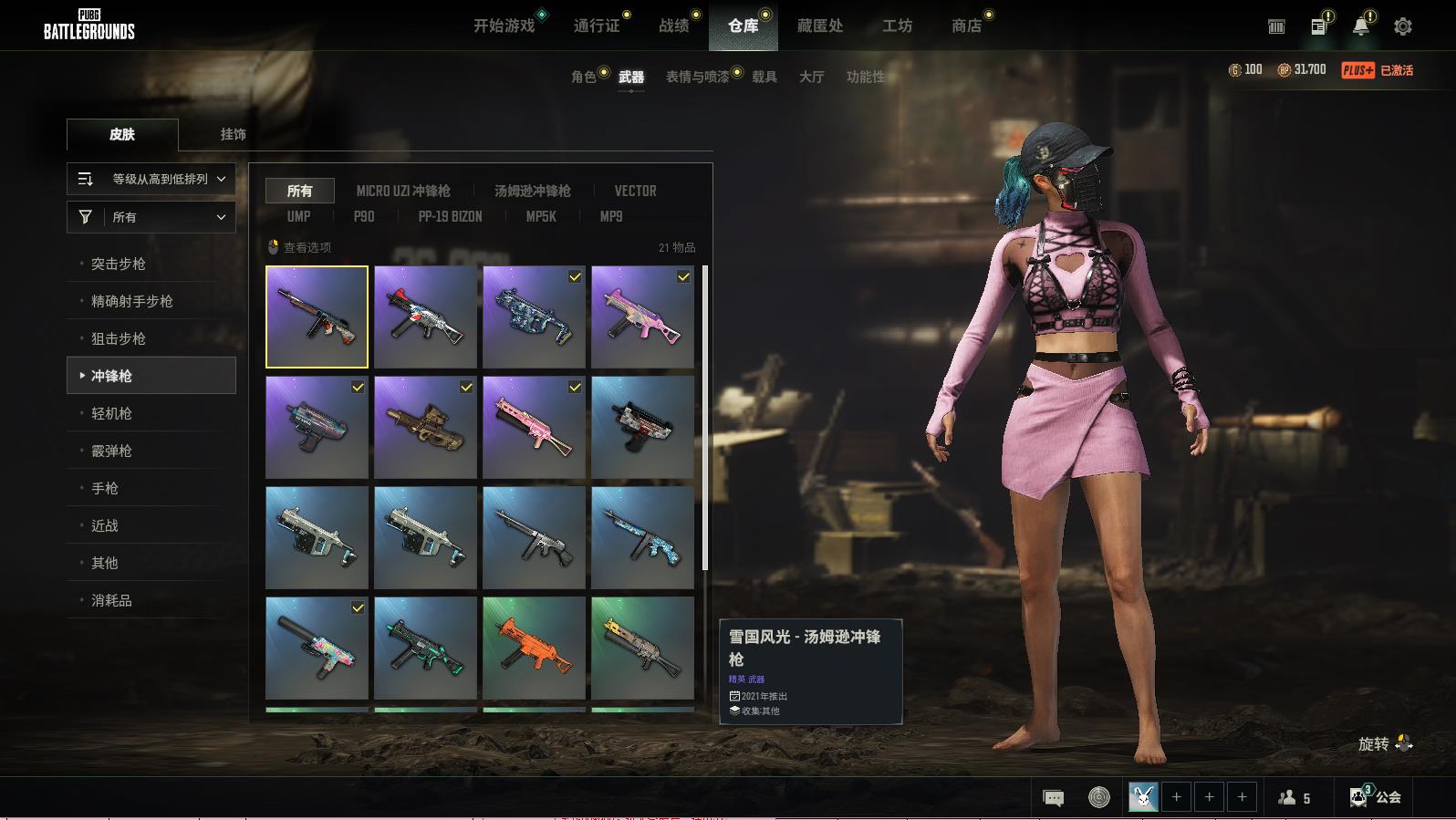Open the 公会 guild panel
This screenshot has width=1456, height=820.
1377,797
